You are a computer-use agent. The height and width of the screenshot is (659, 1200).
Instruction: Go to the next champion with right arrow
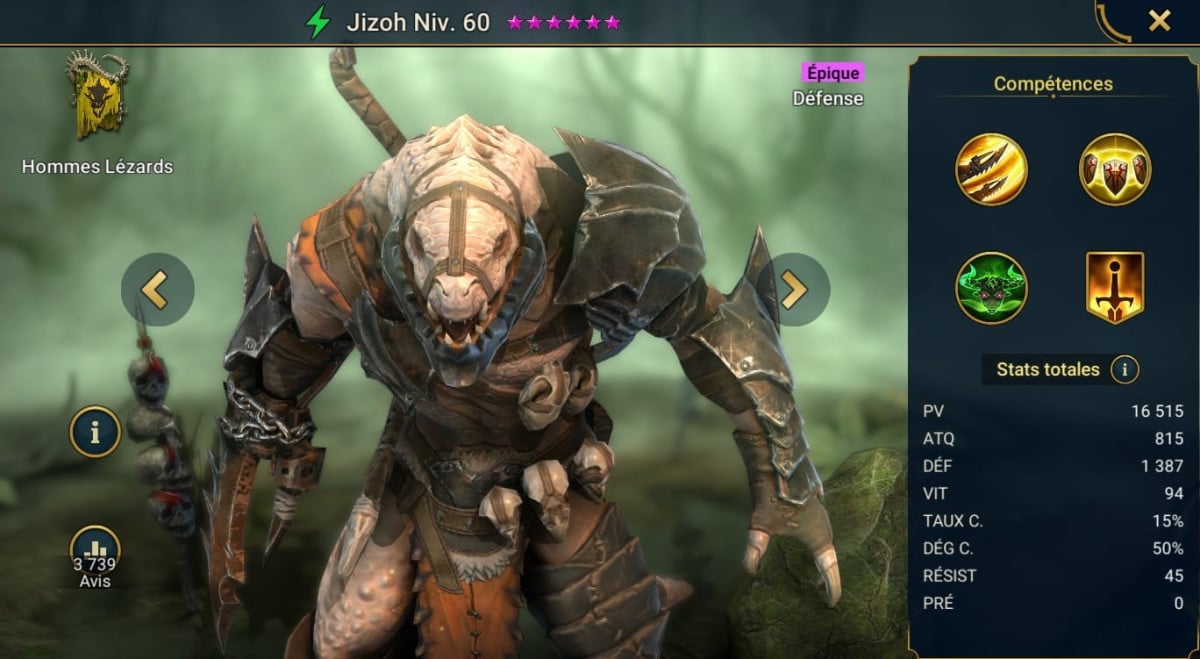pos(793,289)
